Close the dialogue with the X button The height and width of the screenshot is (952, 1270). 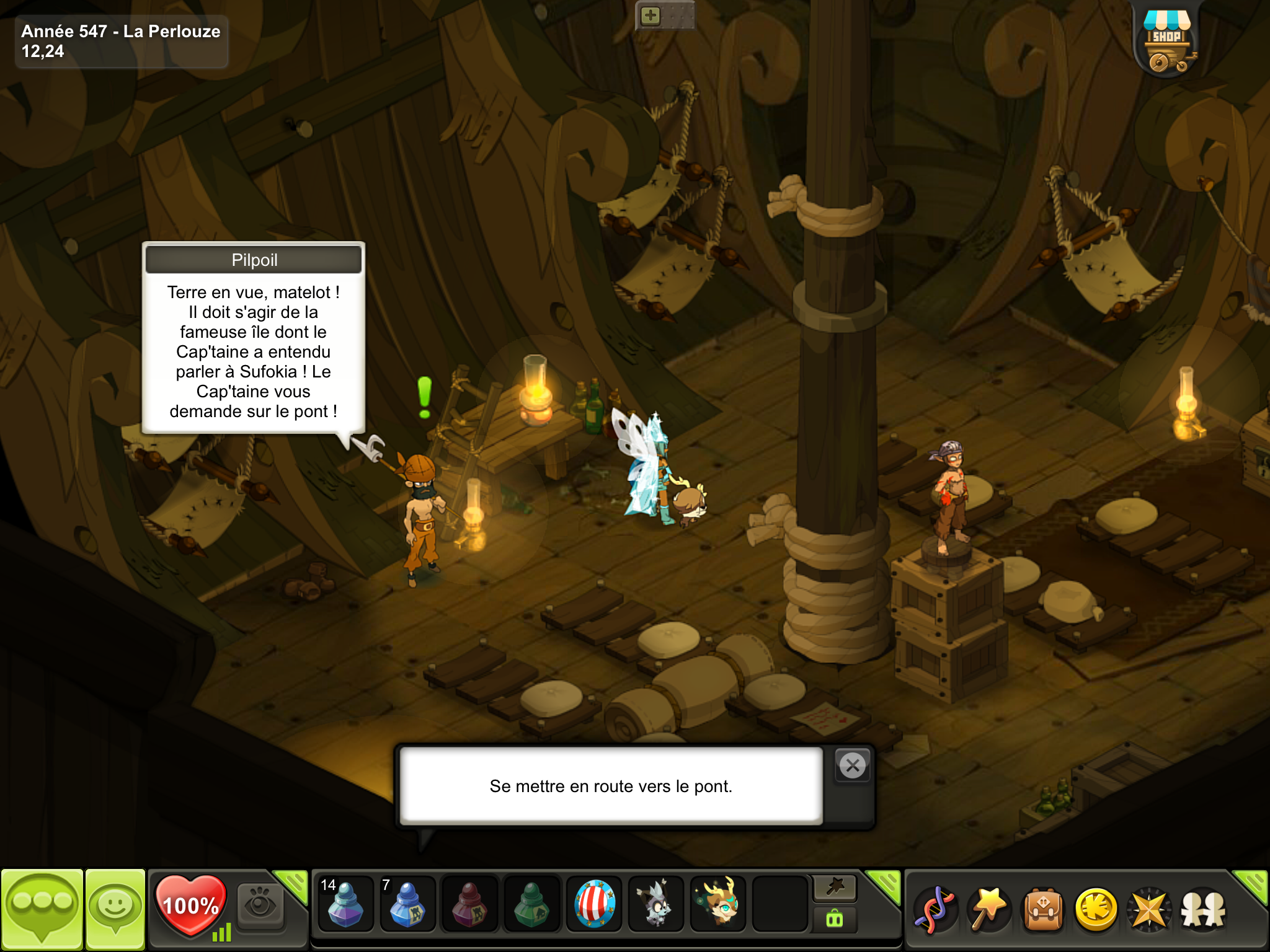tap(853, 766)
